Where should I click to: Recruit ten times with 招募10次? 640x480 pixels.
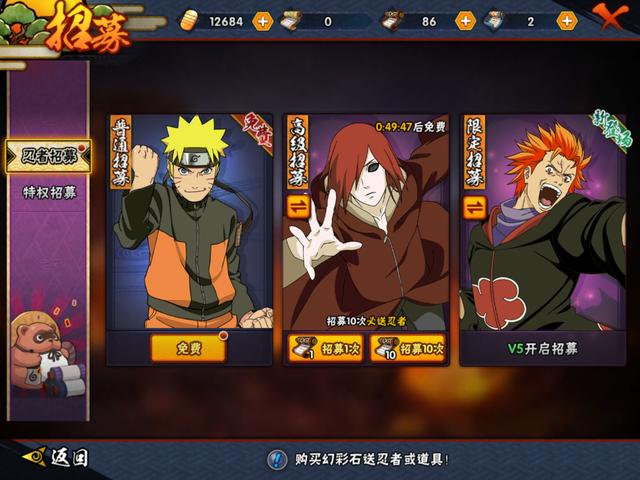click(x=408, y=348)
